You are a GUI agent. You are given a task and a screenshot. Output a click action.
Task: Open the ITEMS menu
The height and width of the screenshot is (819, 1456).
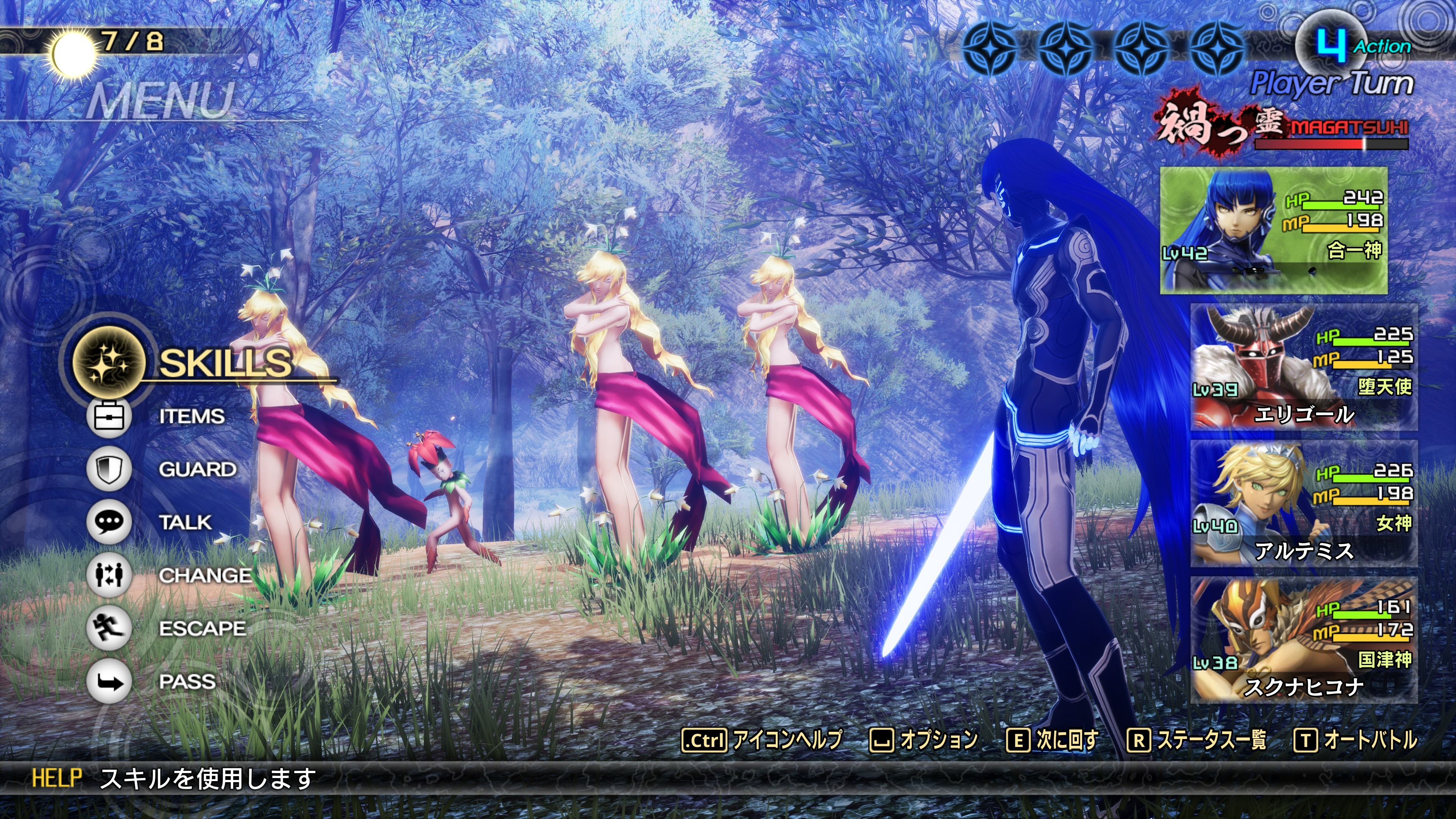point(191,417)
